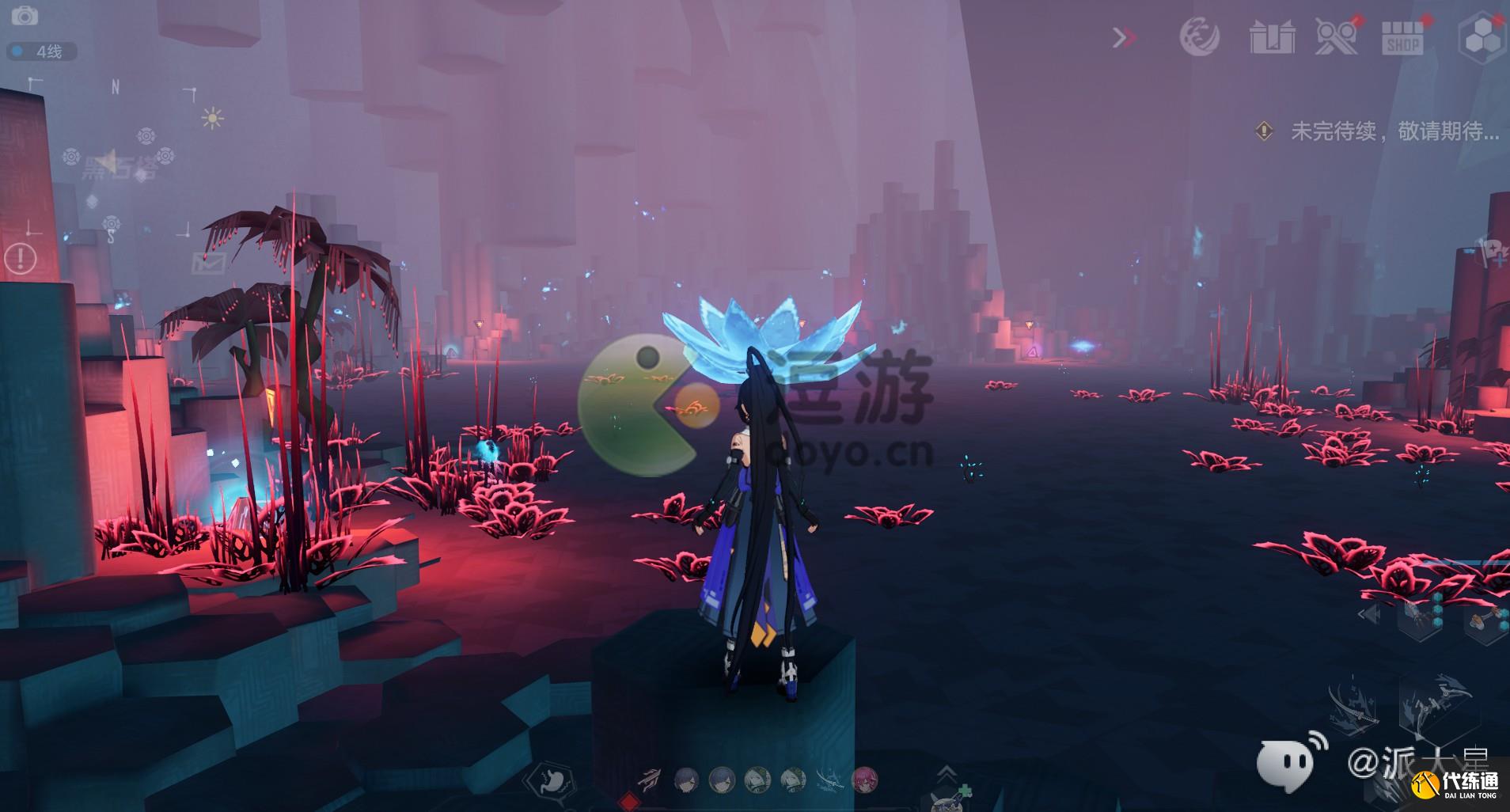Open the exclamation mark notice icon
Screen dimensions: 1510x812
tap(21, 257)
